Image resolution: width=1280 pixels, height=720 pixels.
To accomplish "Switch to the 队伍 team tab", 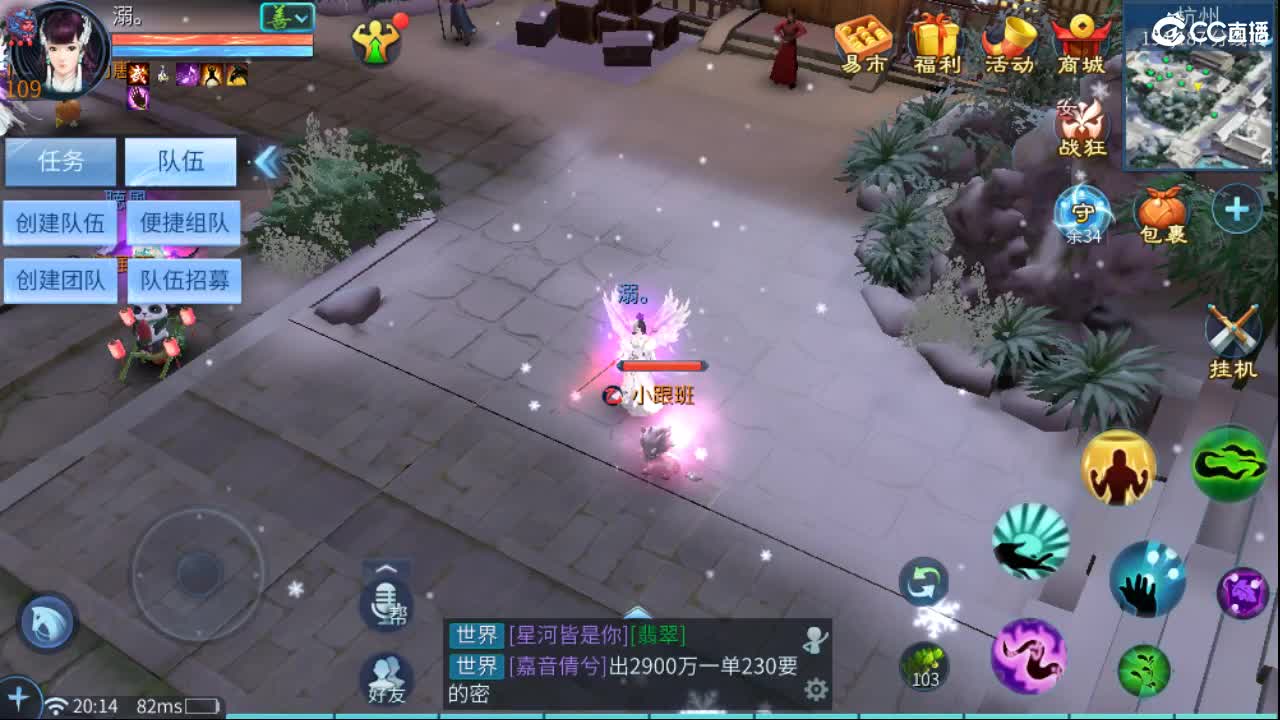I will [x=180, y=162].
